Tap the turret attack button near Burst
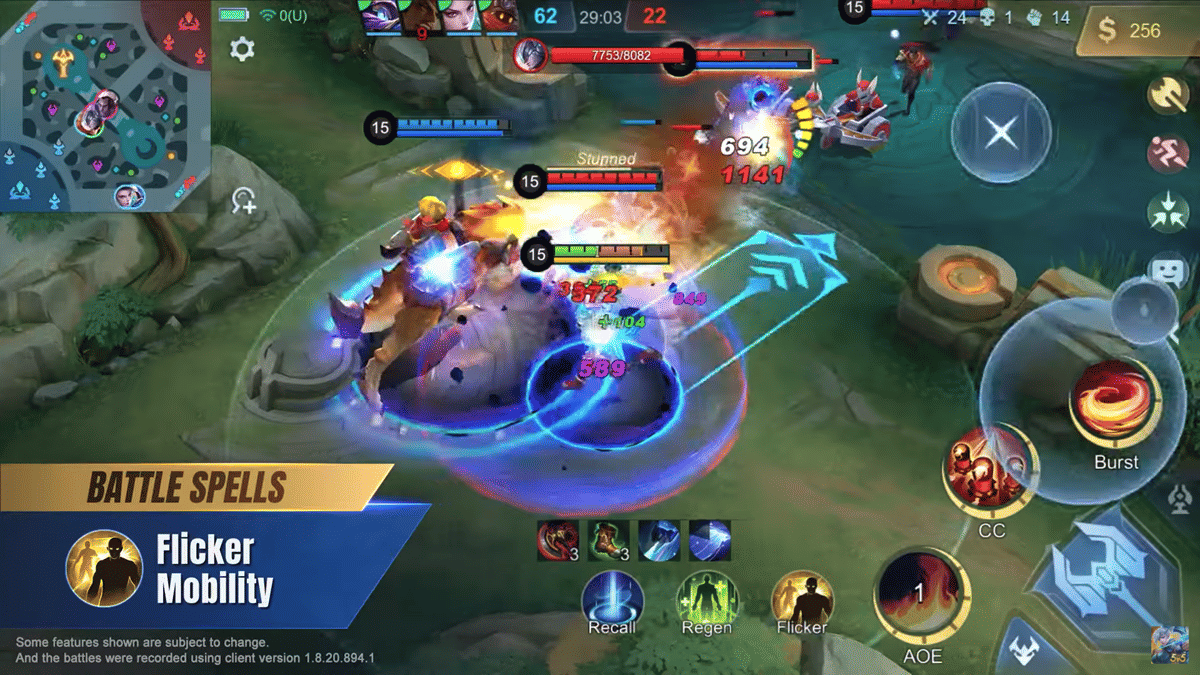 (1181, 497)
